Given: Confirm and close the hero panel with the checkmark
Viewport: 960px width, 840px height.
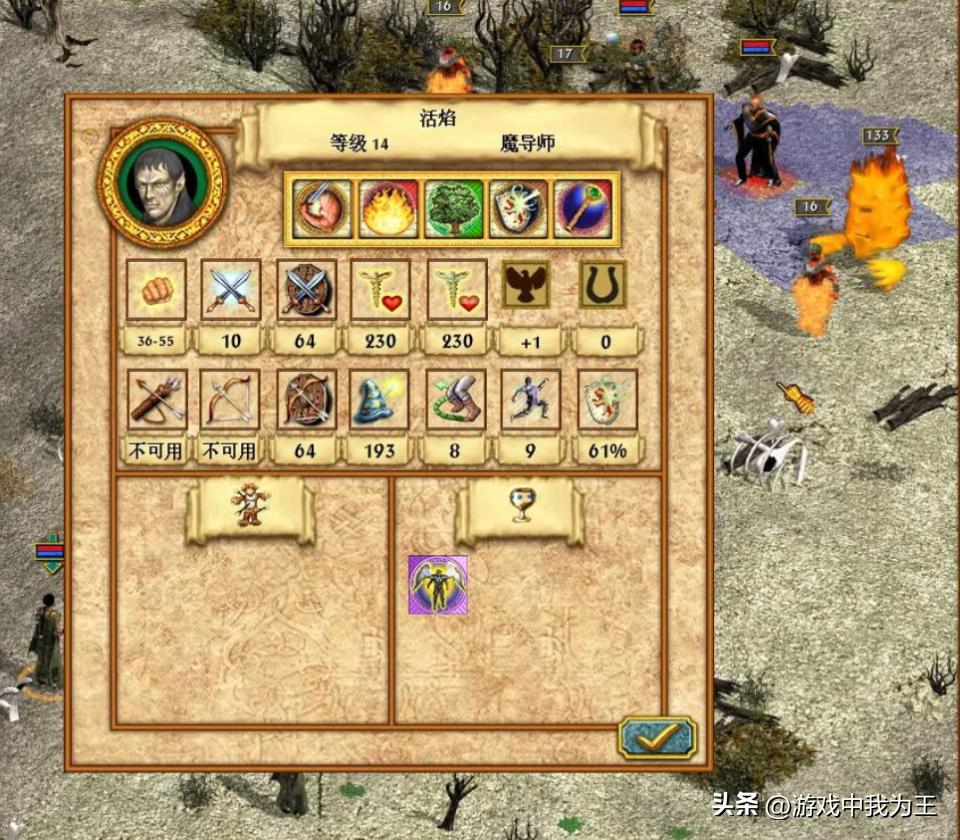Looking at the screenshot, I should [x=656, y=739].
